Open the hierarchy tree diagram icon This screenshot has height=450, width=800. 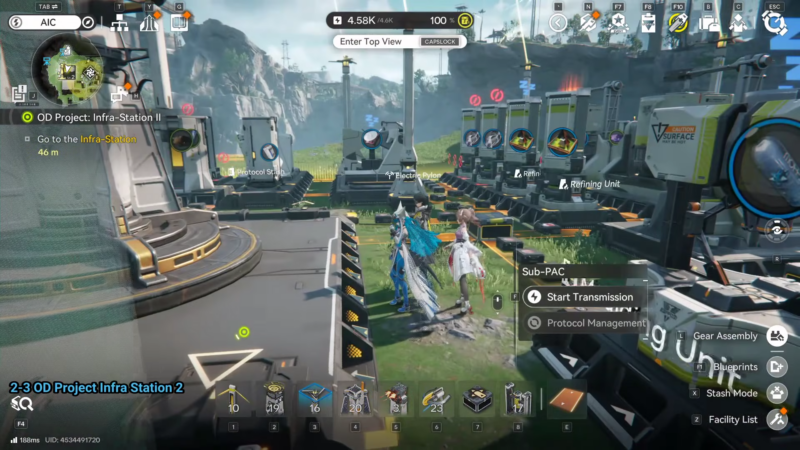pos(119,22)
